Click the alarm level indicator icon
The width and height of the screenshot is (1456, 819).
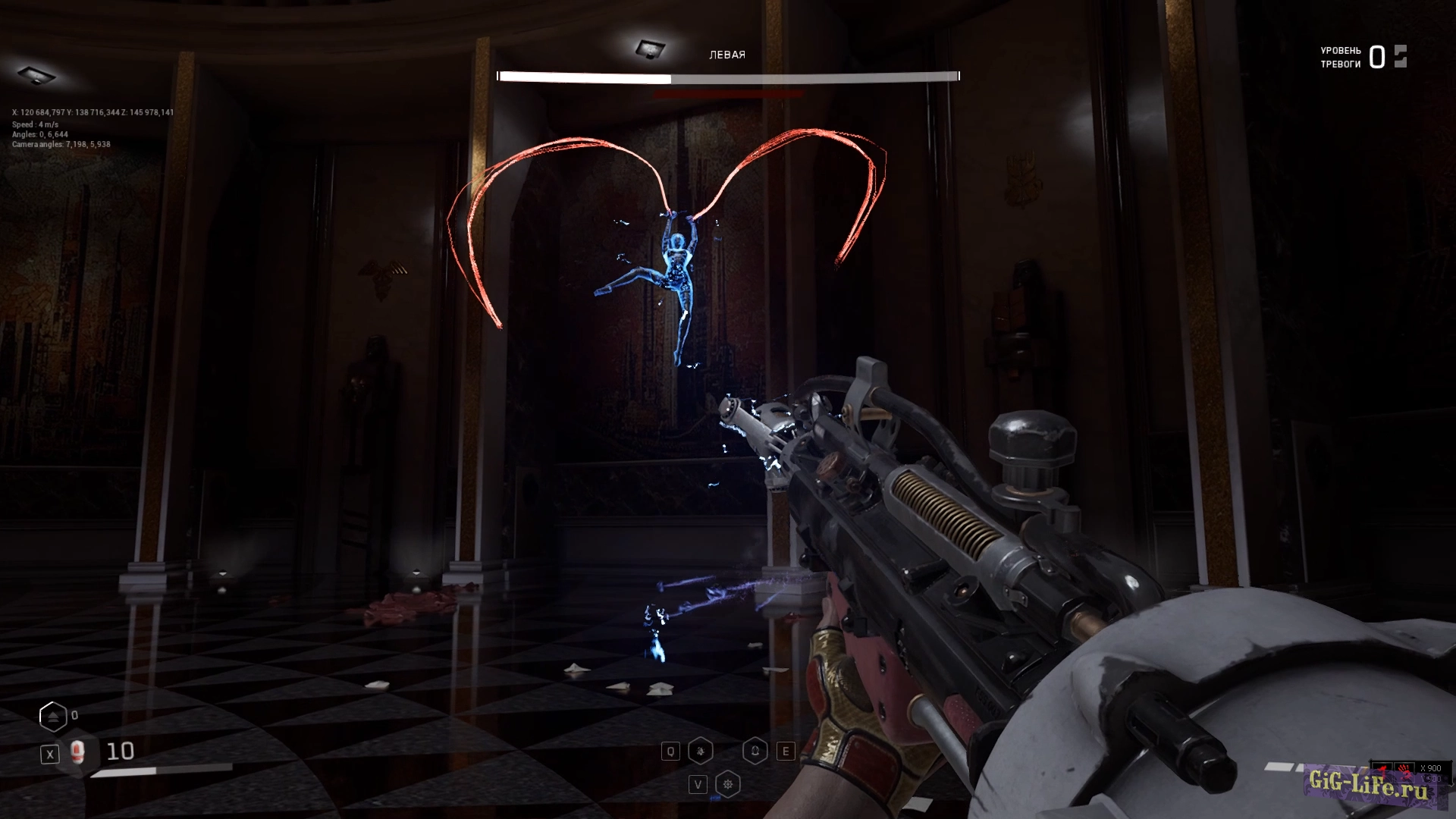click(1400, 57)
